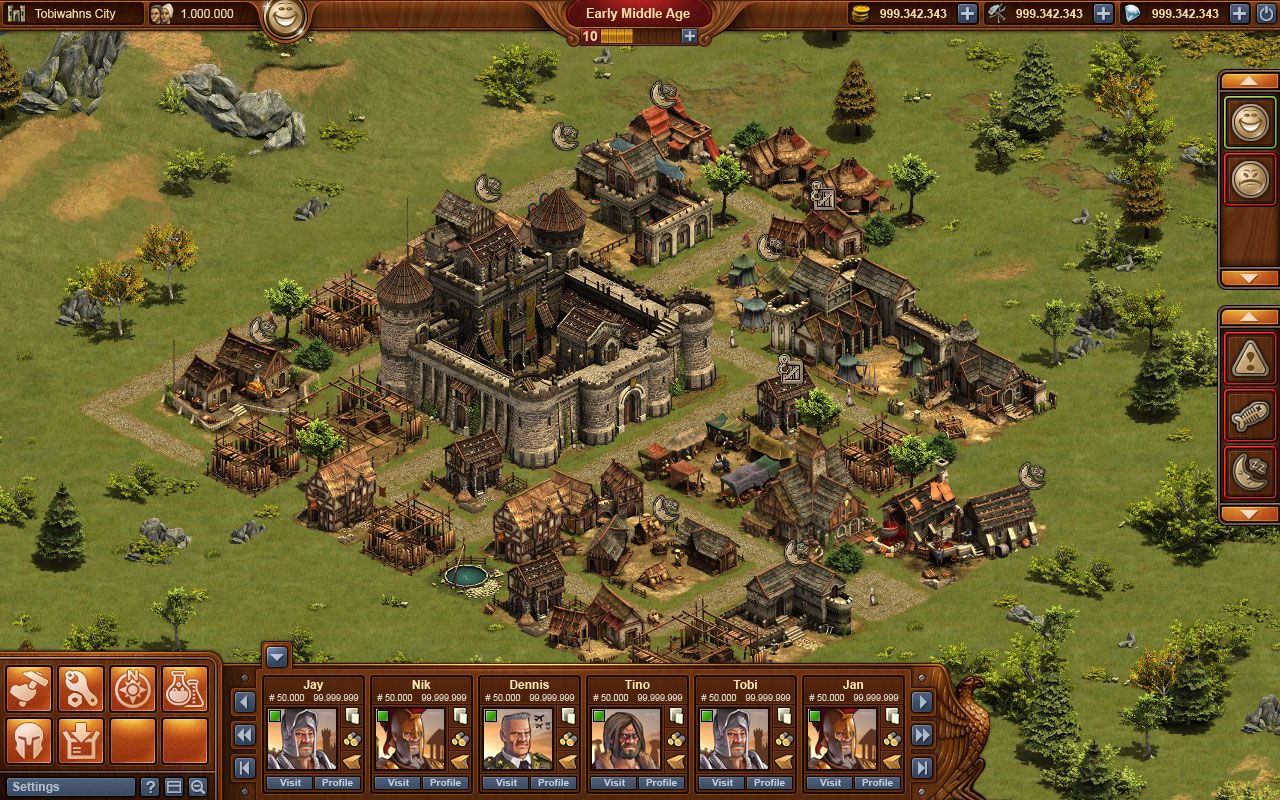1280x800 pixels.
Task: Open the build menu hammer icon
Action: click(28, 687)
